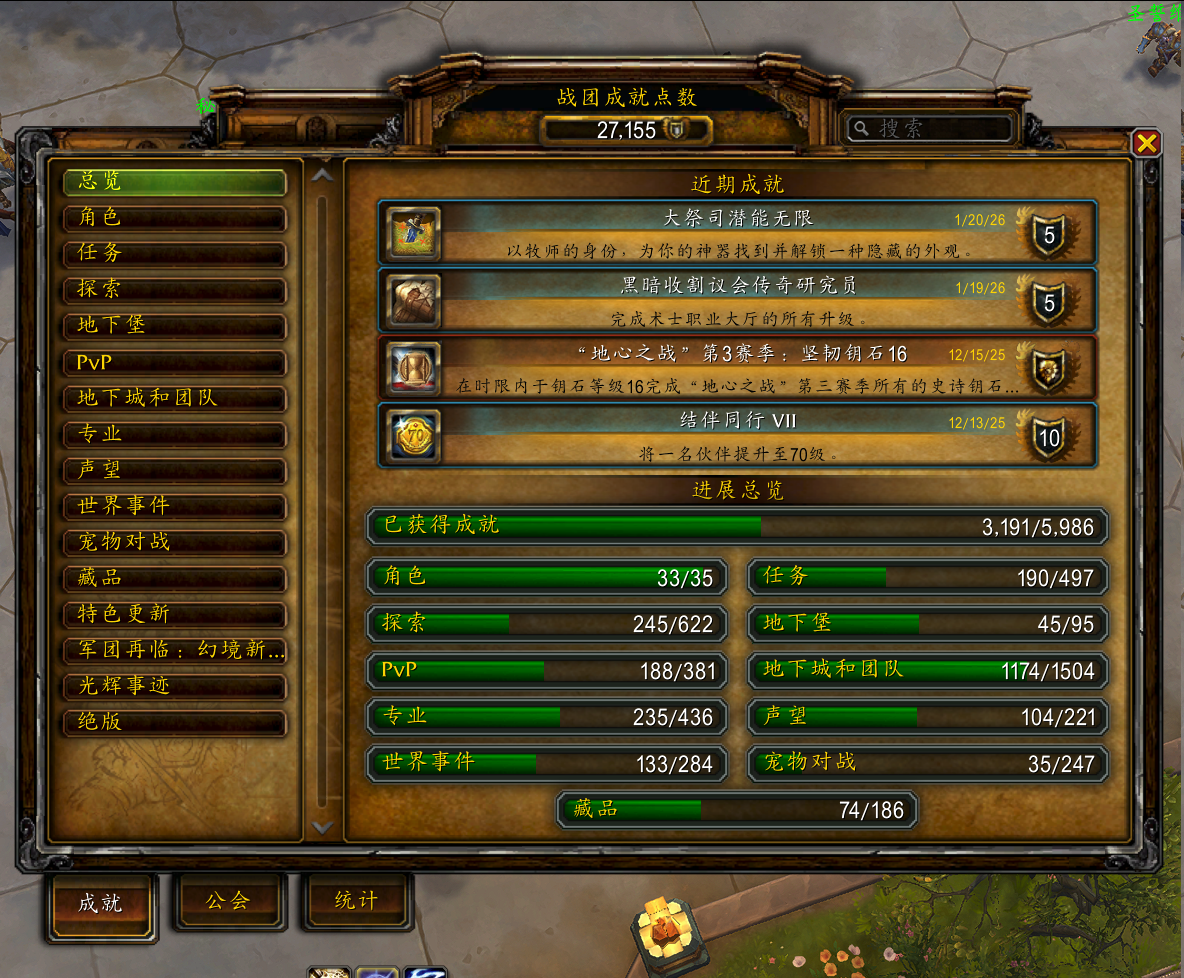Open the 大祭司潜能无限 recent achievement
Screen dimensions: 1184x978
pos(736,232)
